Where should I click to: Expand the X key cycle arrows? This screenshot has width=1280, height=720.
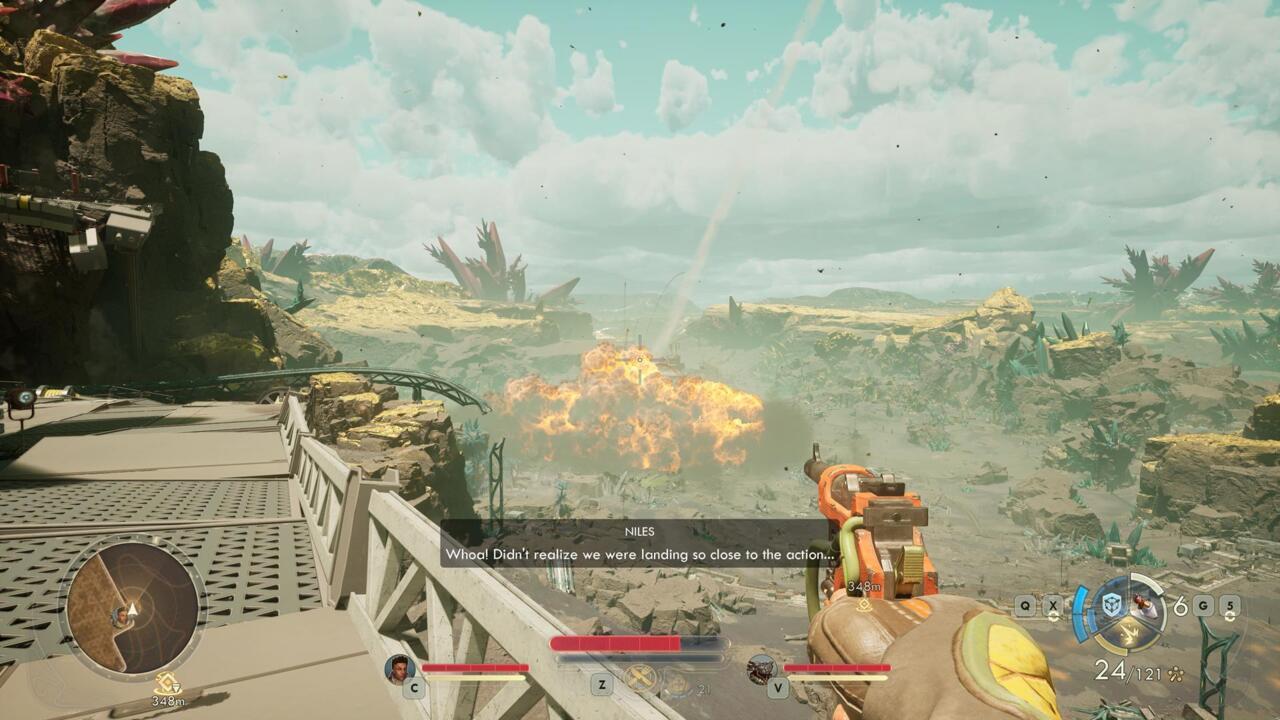coord(1053,616)
